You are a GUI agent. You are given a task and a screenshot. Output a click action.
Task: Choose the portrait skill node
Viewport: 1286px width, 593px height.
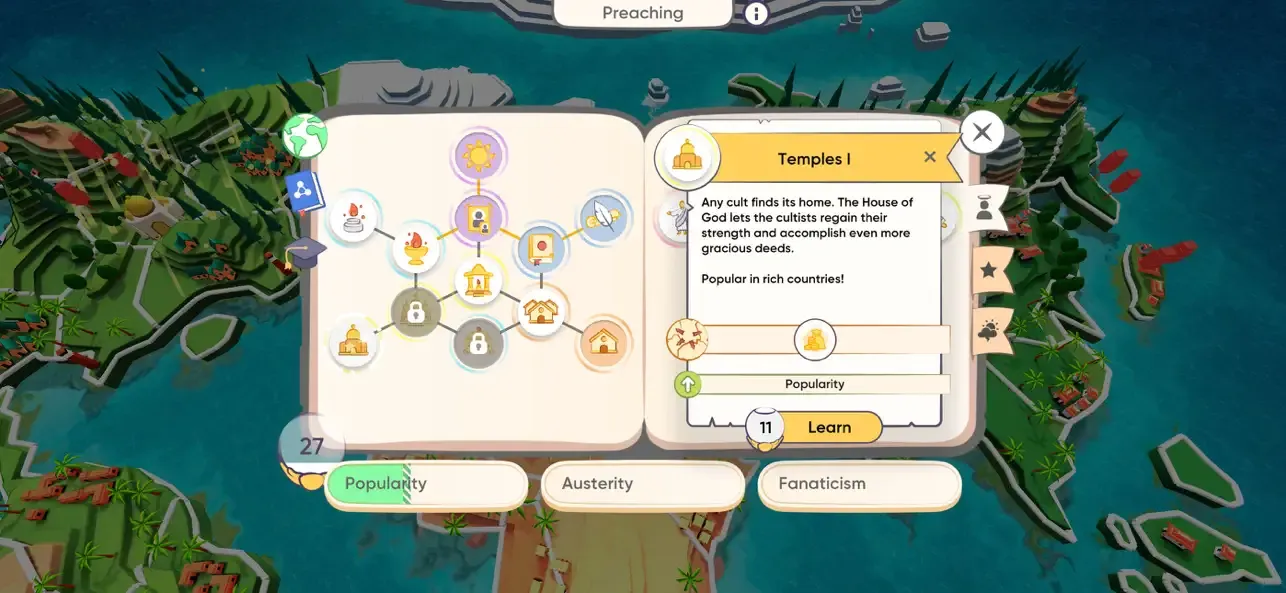479,217
